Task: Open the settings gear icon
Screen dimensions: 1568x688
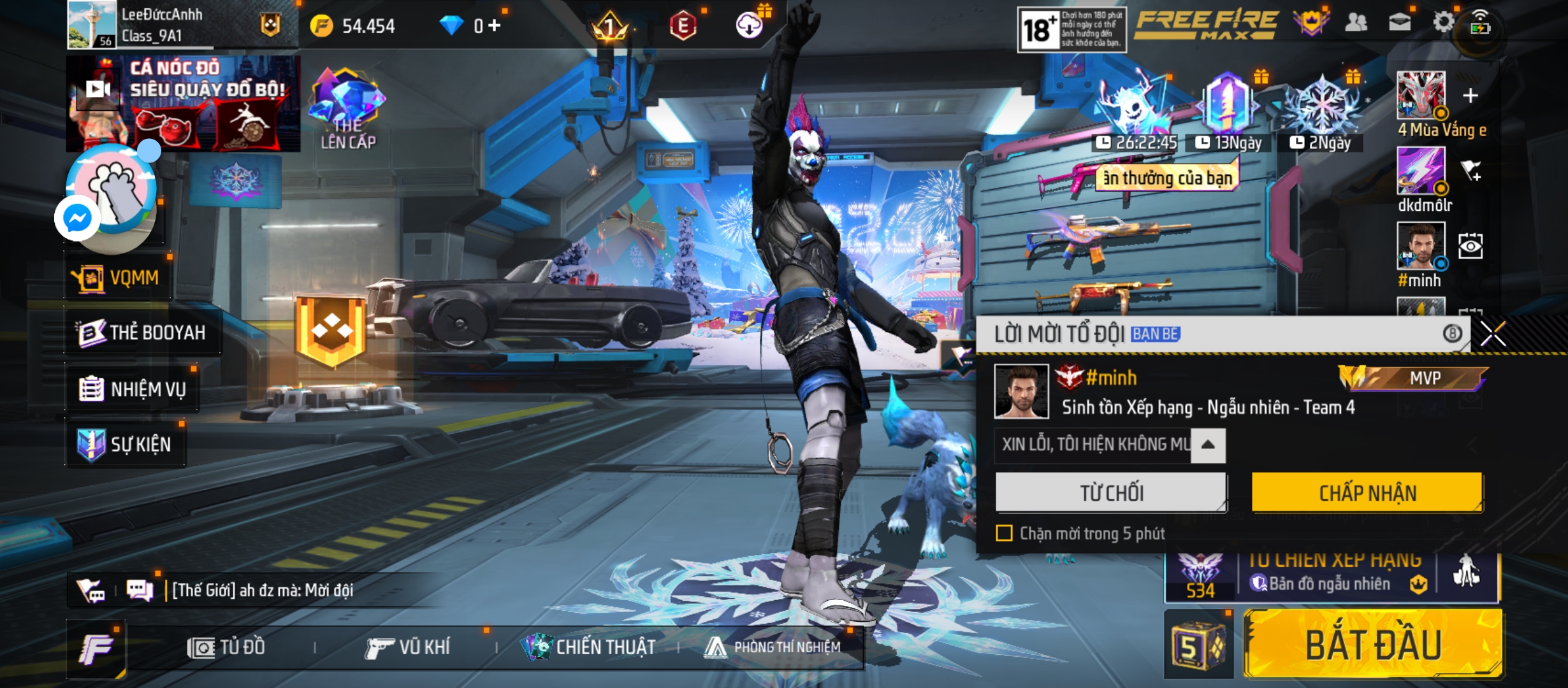Action: (x=1443, y=22)
